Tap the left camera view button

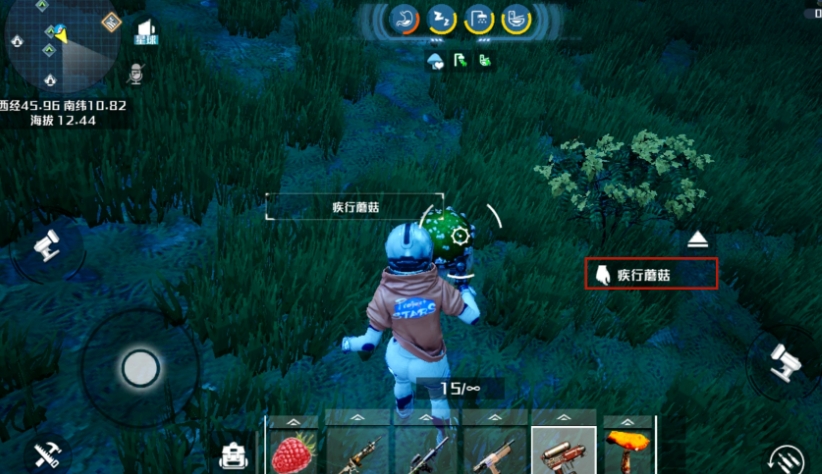point(46,246)
